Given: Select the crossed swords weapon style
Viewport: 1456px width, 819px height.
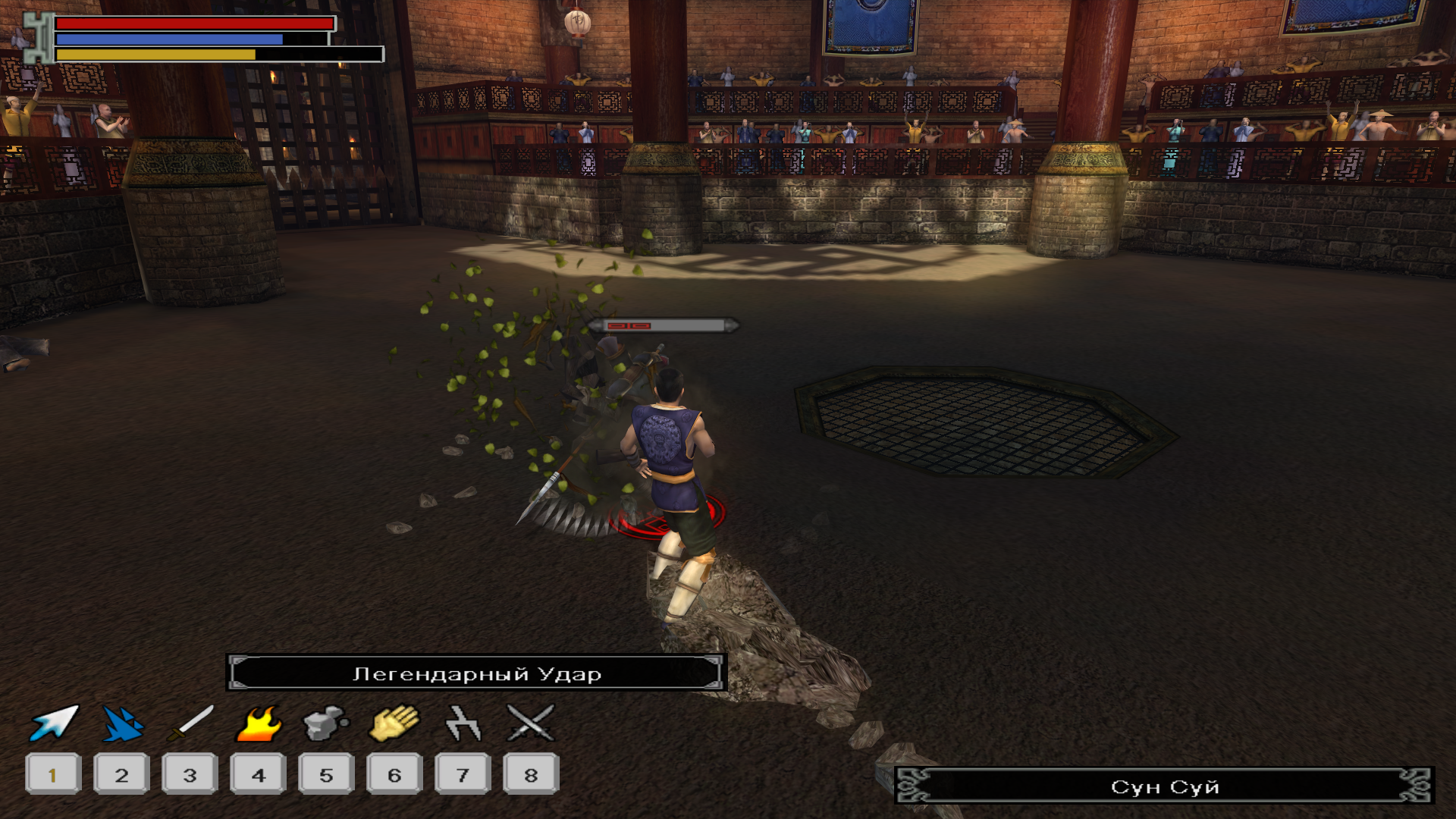Looking at the screenshot, I should (531, 723).
